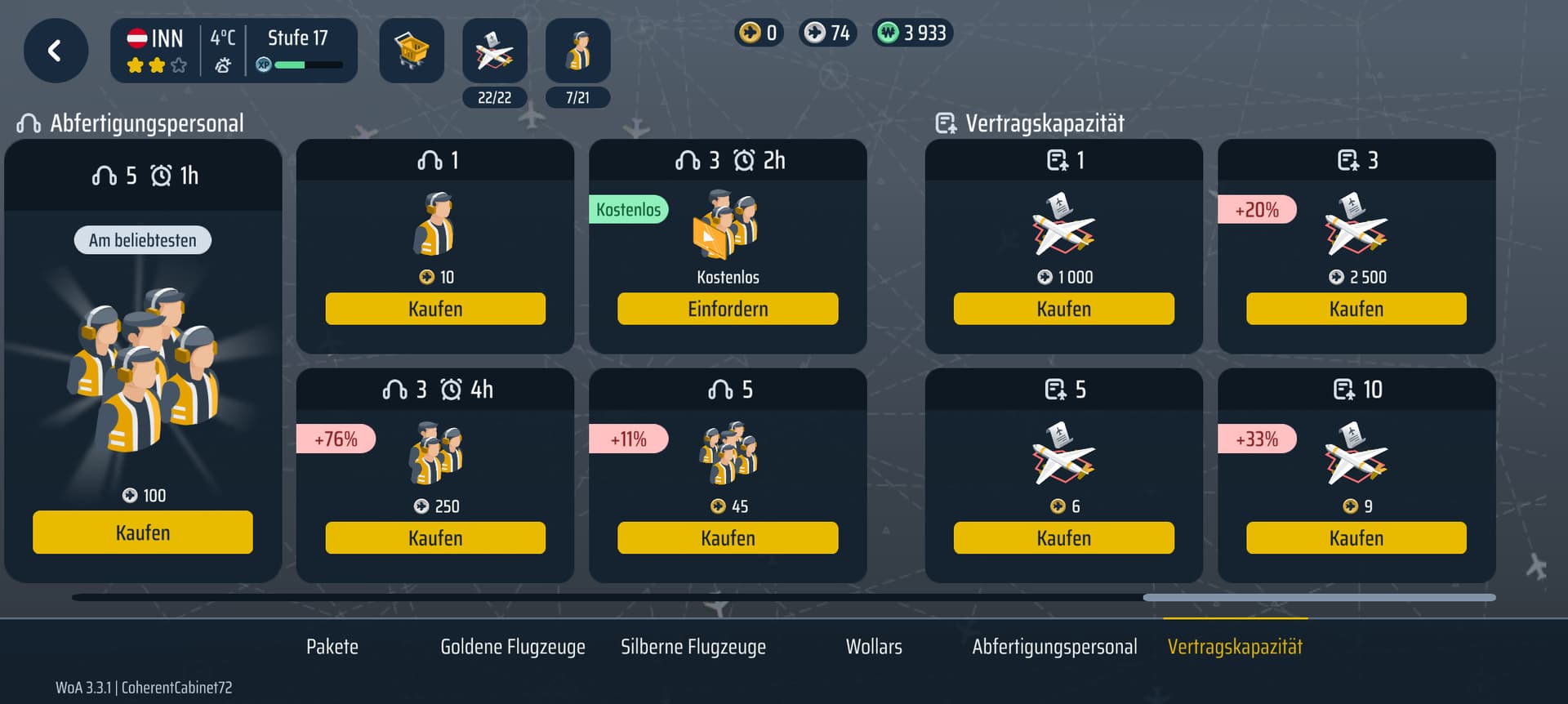
Task: Switch to the Silberne Flugzeuge tab
Action: pyautogui.click(x=693, y=647)
